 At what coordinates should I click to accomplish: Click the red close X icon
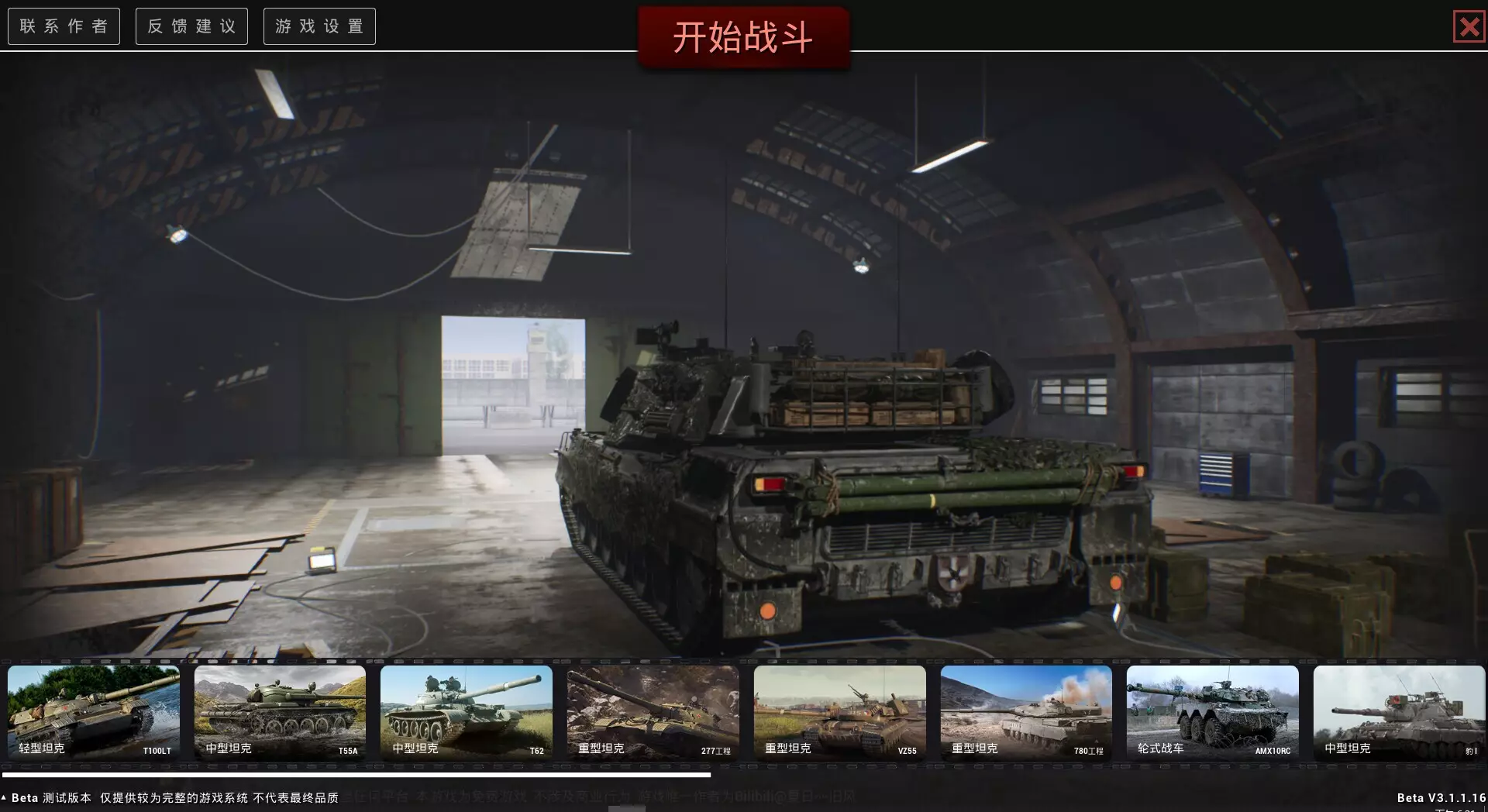(x=1469, y=26)
